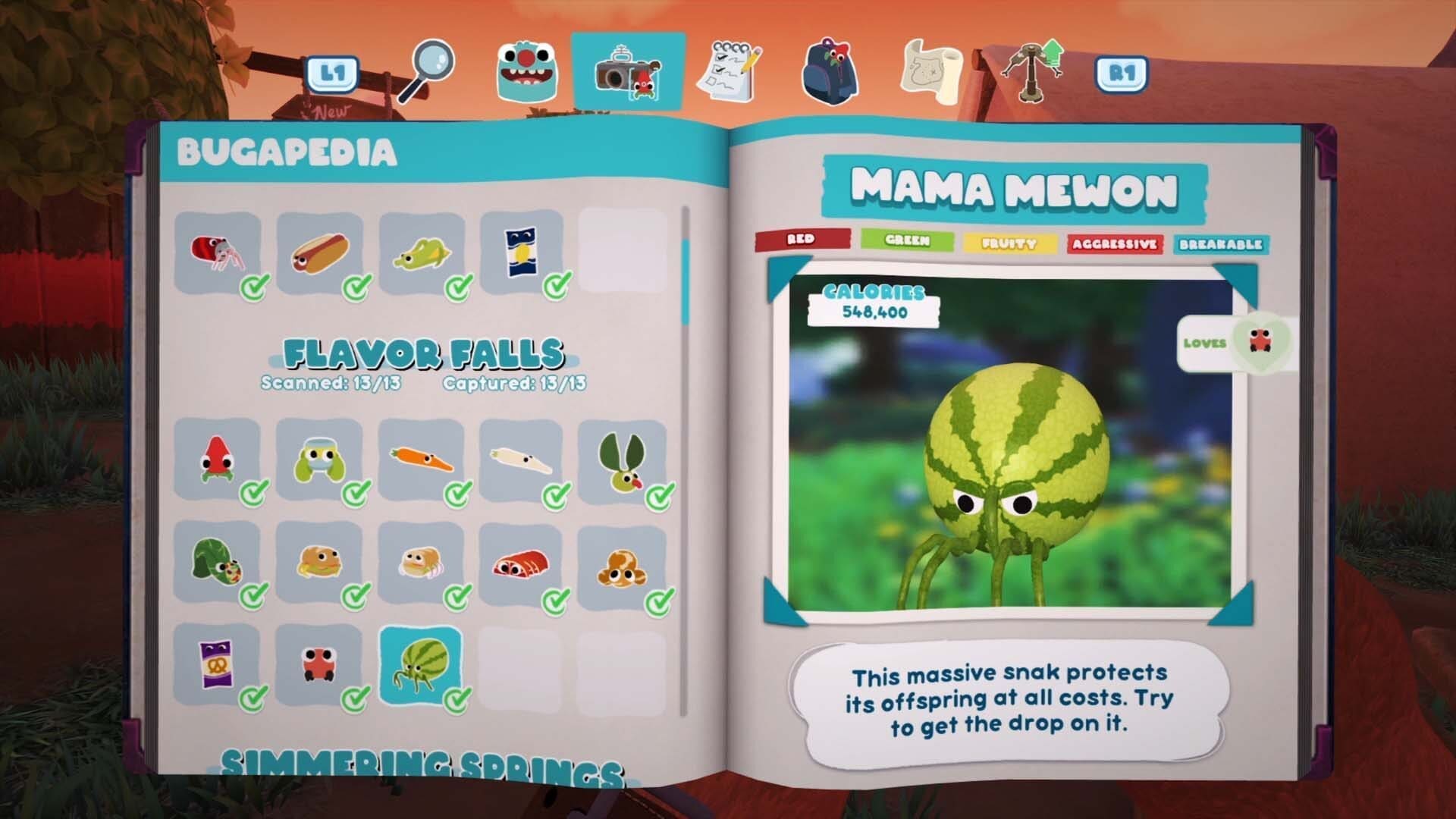Select the blue chip bag bug entry

click(x=522, y=253)
